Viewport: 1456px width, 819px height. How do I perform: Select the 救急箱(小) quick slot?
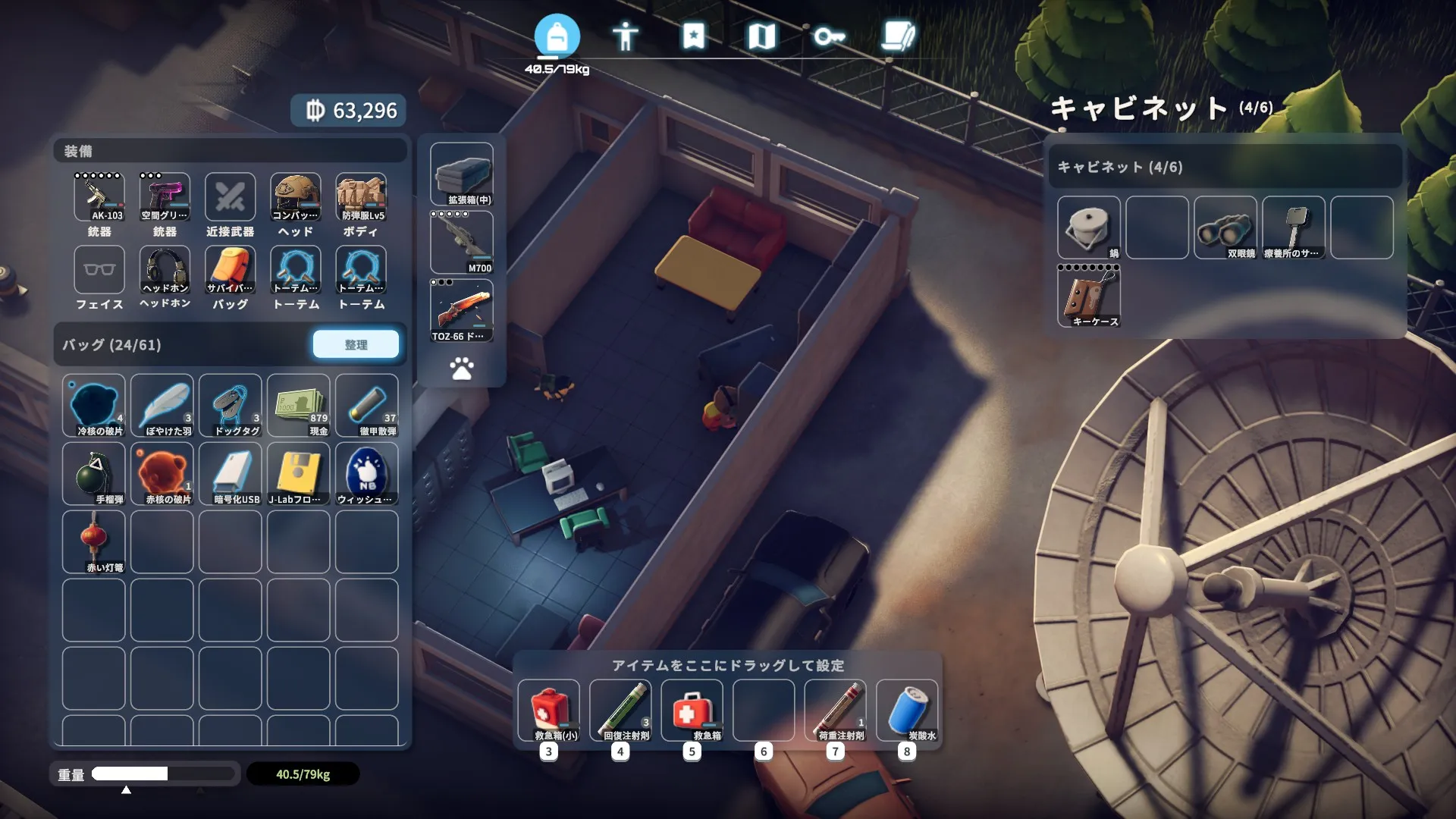pyautogui.click(x=549, y=710)
